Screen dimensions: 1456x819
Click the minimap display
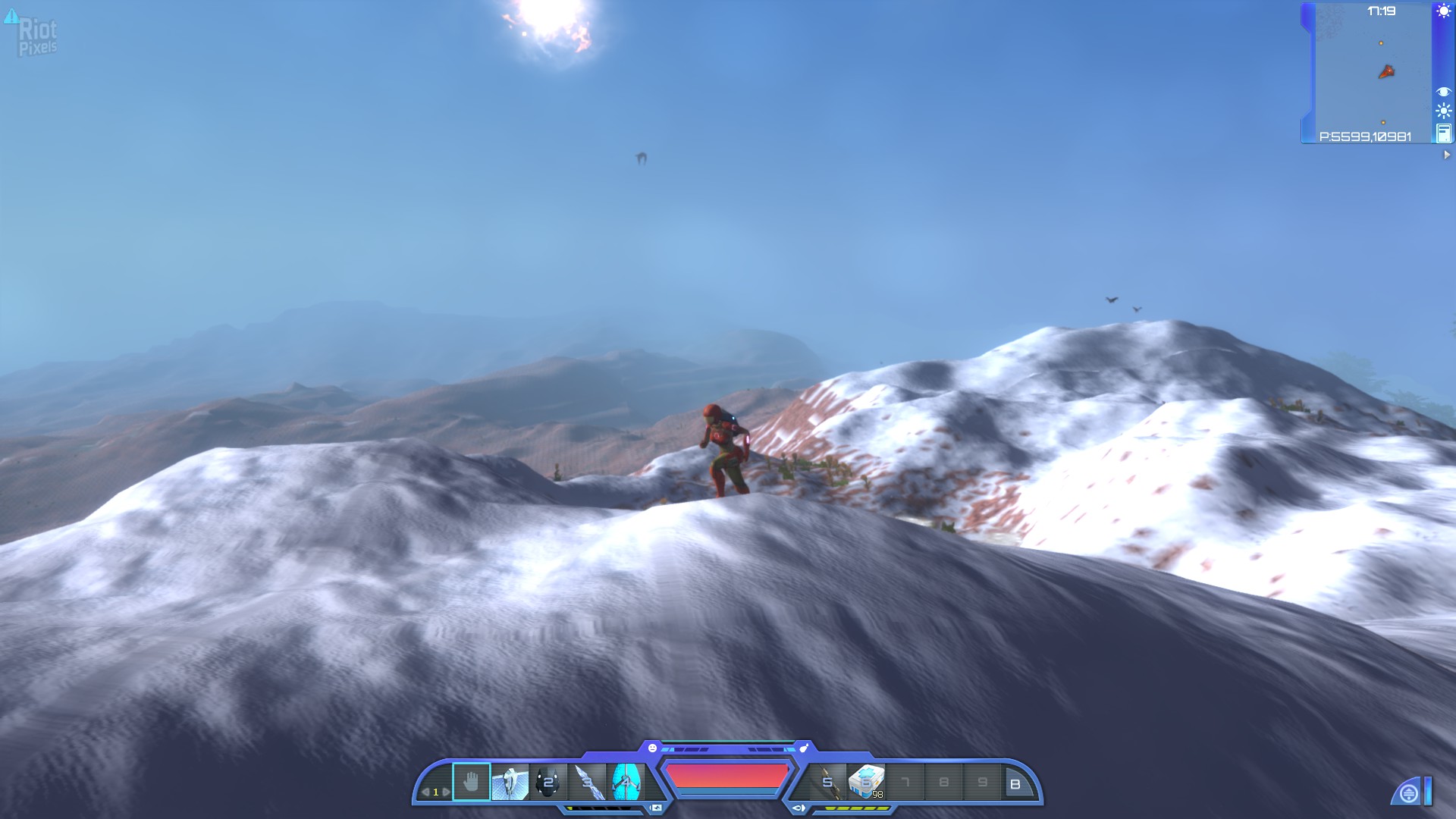tap(1373, 72)
